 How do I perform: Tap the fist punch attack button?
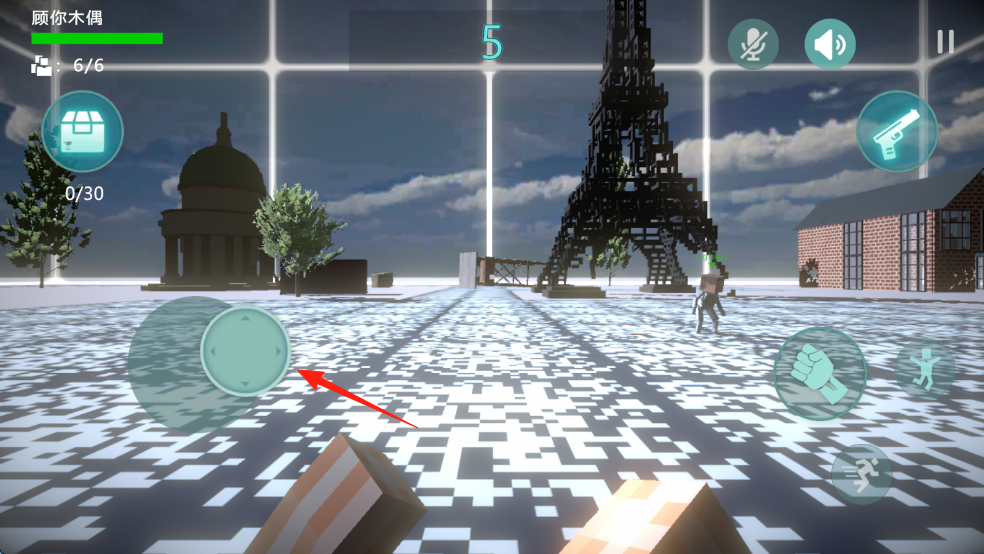pyautogui.click(x=819, y=373)
